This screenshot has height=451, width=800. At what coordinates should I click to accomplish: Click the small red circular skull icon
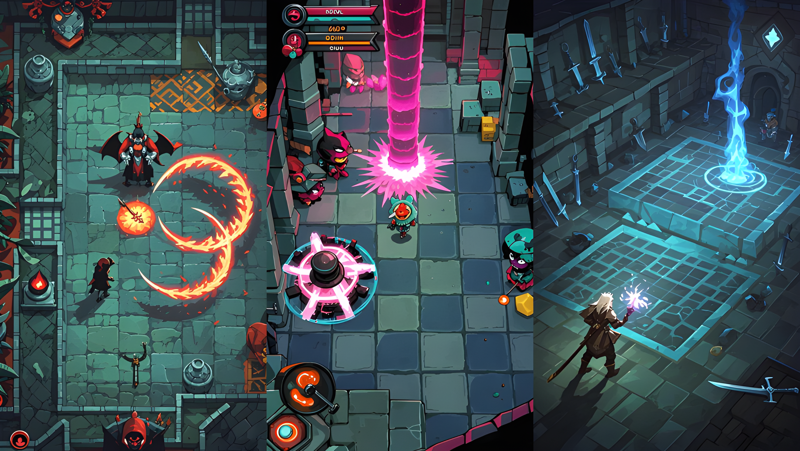pos(18,439)
